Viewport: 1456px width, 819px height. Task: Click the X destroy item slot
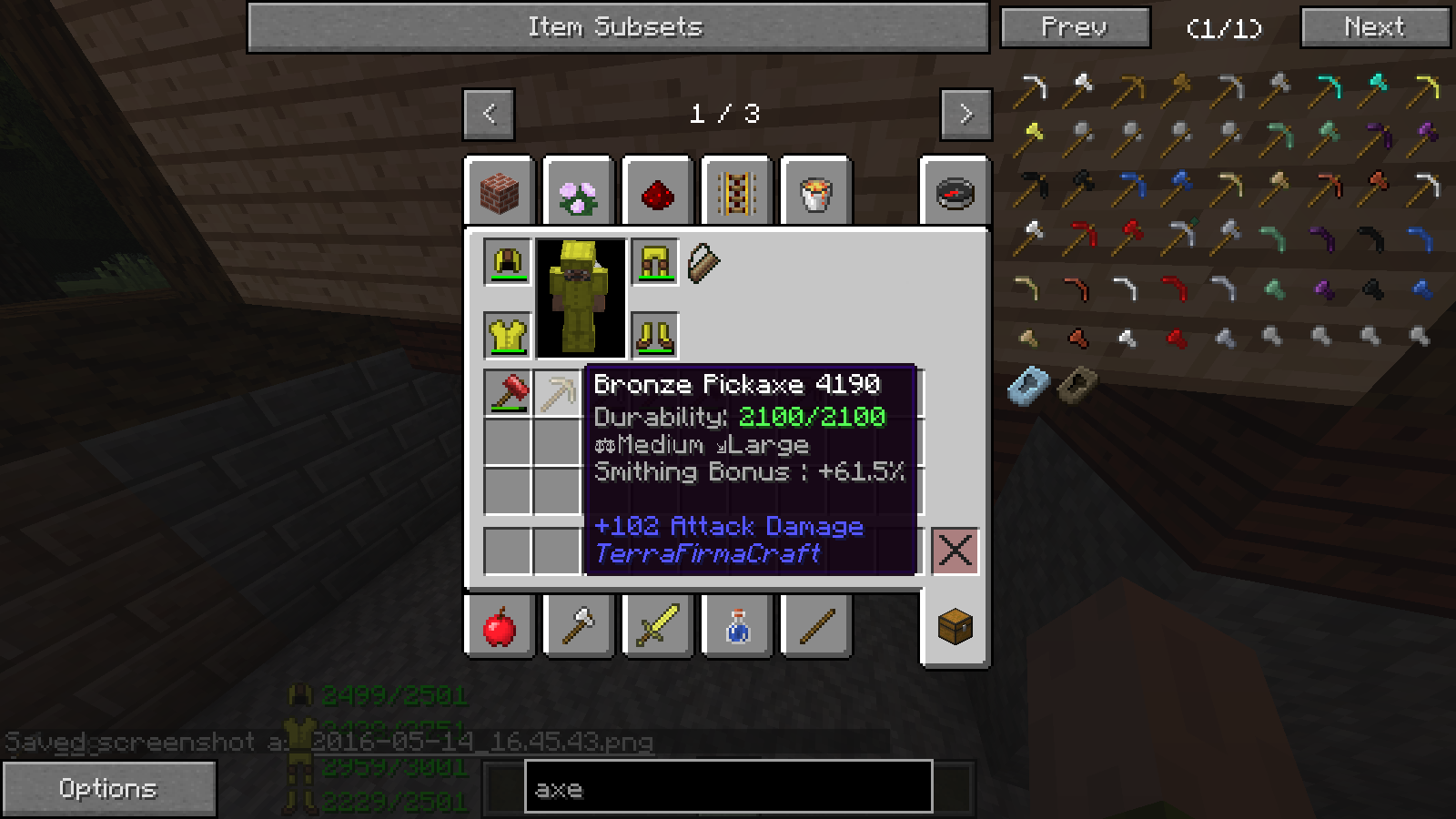click(x=955, y=551)
